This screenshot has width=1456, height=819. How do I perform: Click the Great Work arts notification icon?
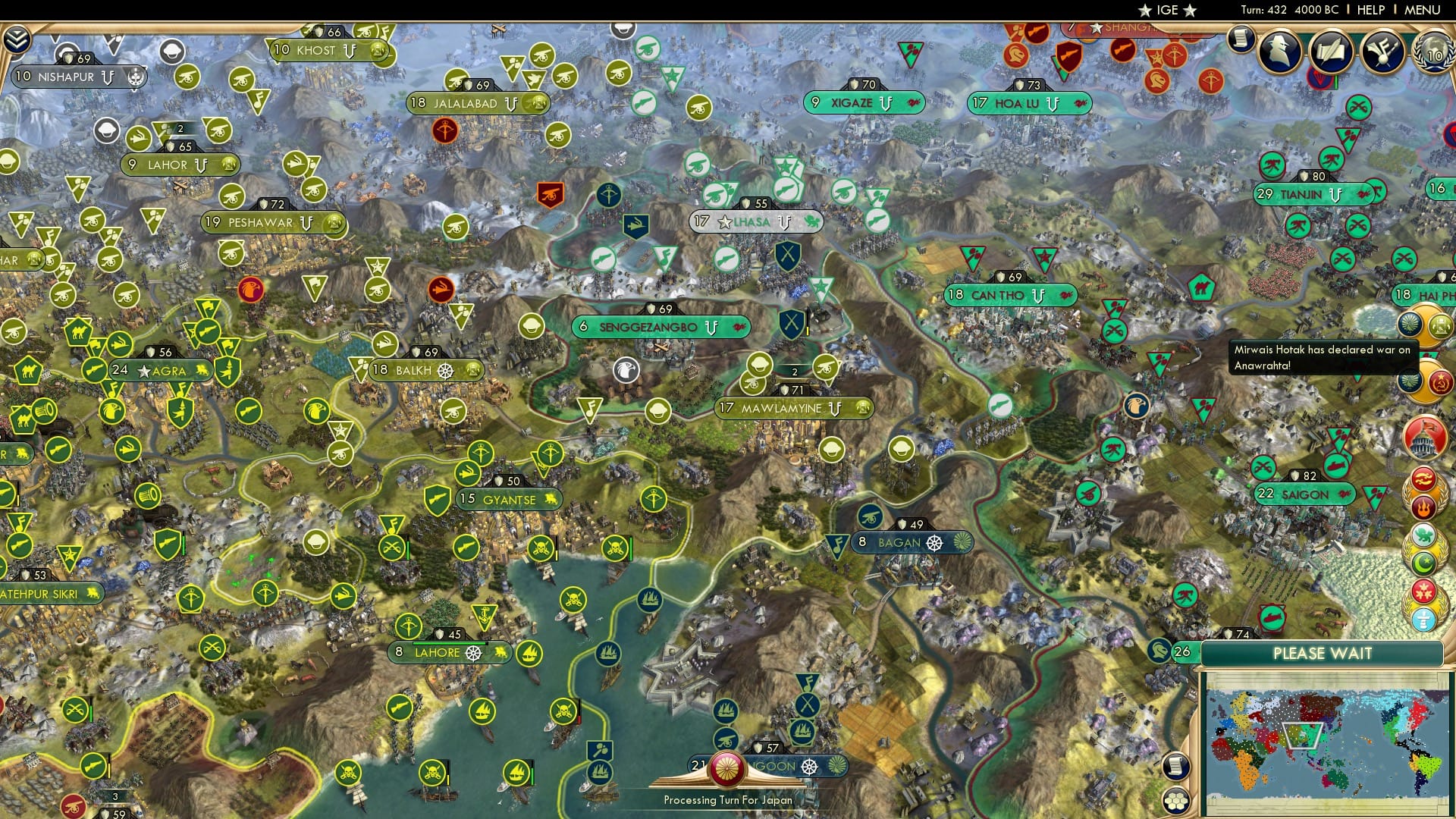1382,51
